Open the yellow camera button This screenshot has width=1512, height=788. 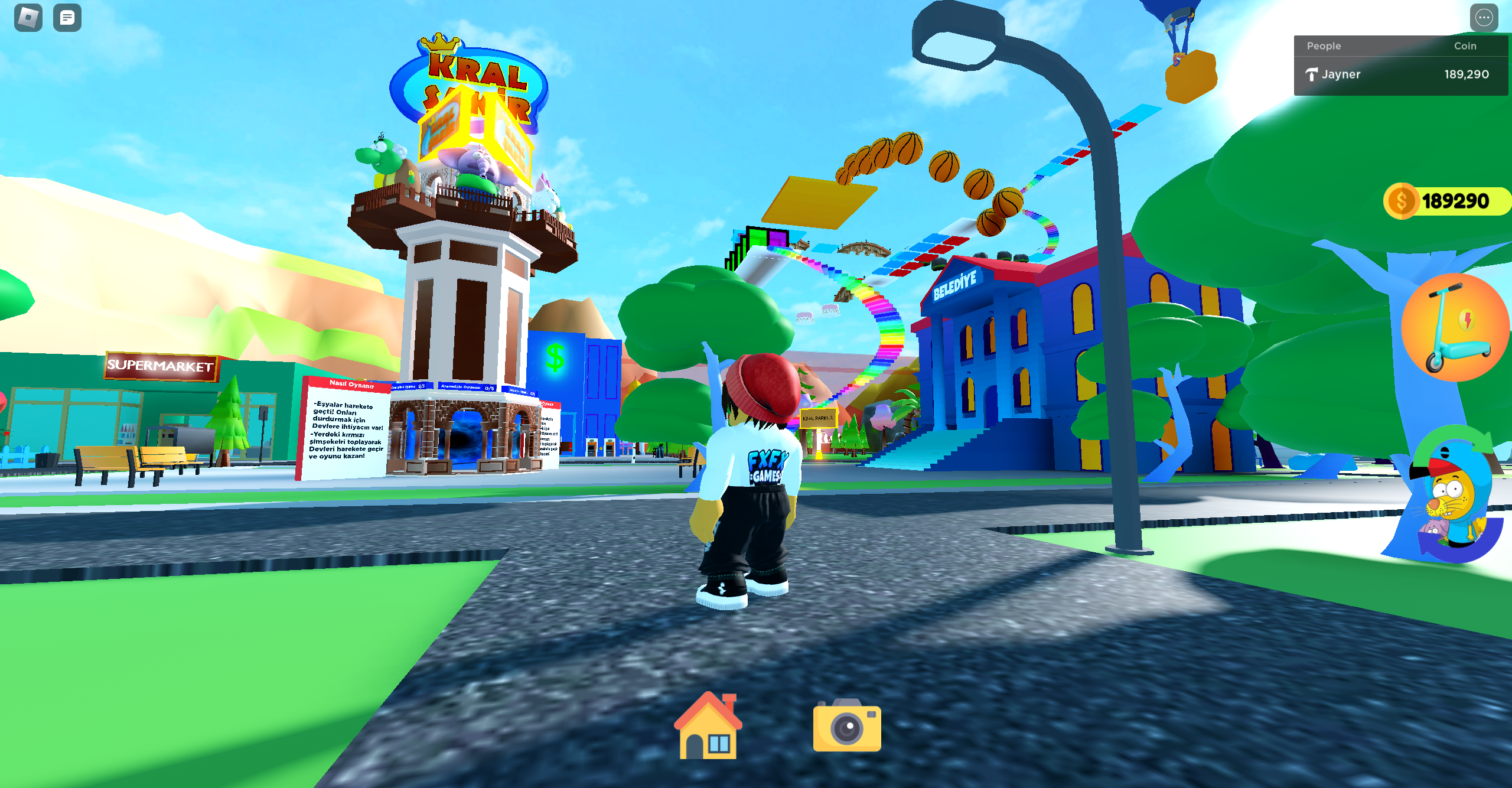click(x=846, y=727)
